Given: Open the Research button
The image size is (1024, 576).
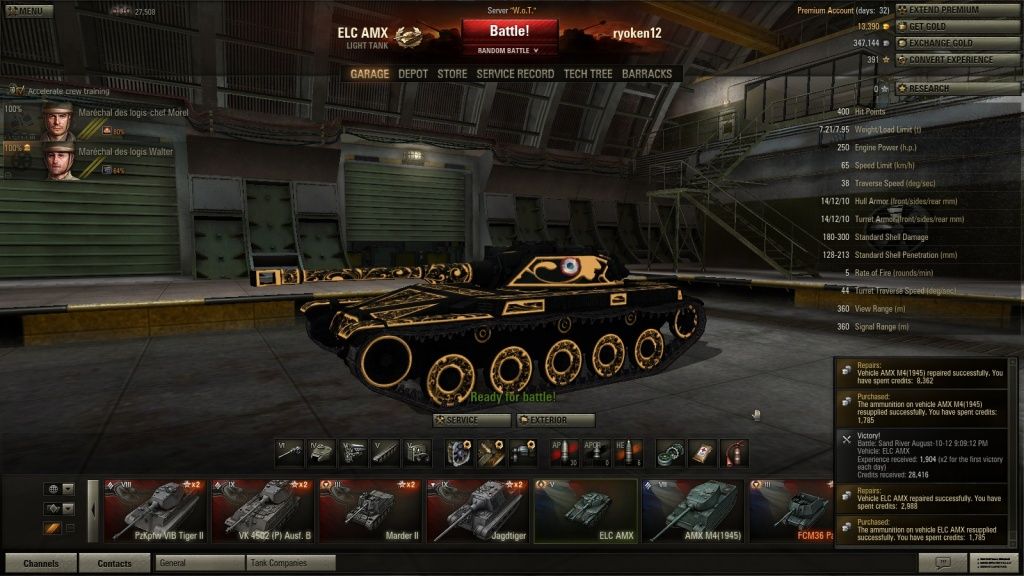Looking at the screenshot, I should point(958,88).
